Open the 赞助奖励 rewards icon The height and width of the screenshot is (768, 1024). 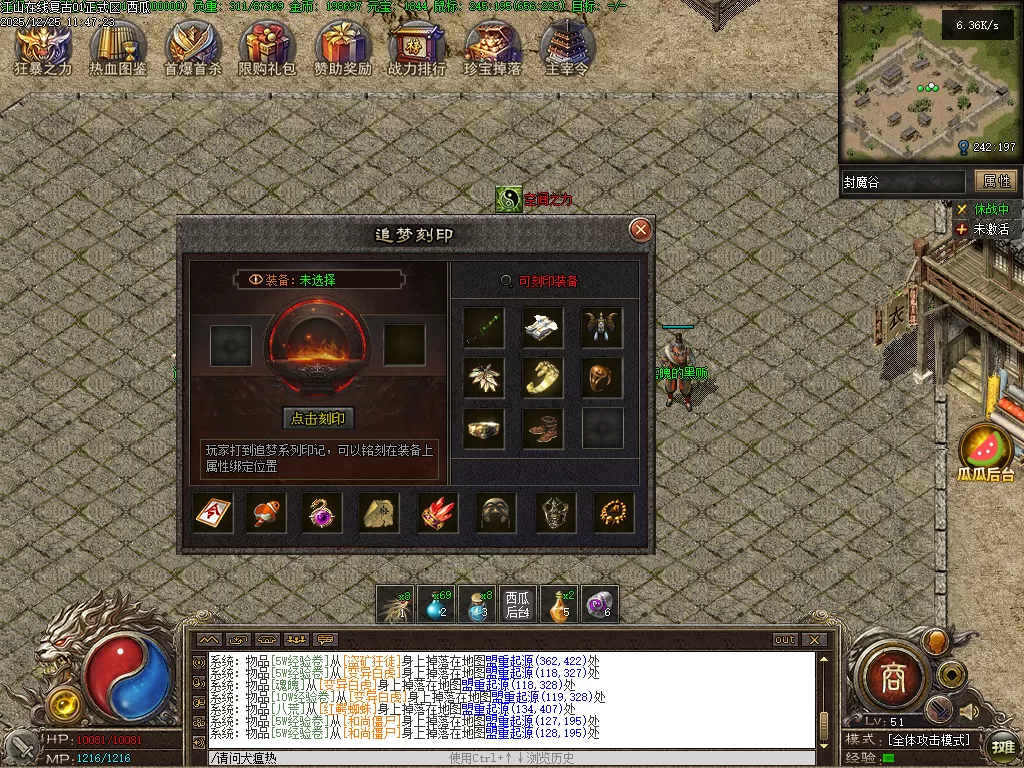click(343, 45)
